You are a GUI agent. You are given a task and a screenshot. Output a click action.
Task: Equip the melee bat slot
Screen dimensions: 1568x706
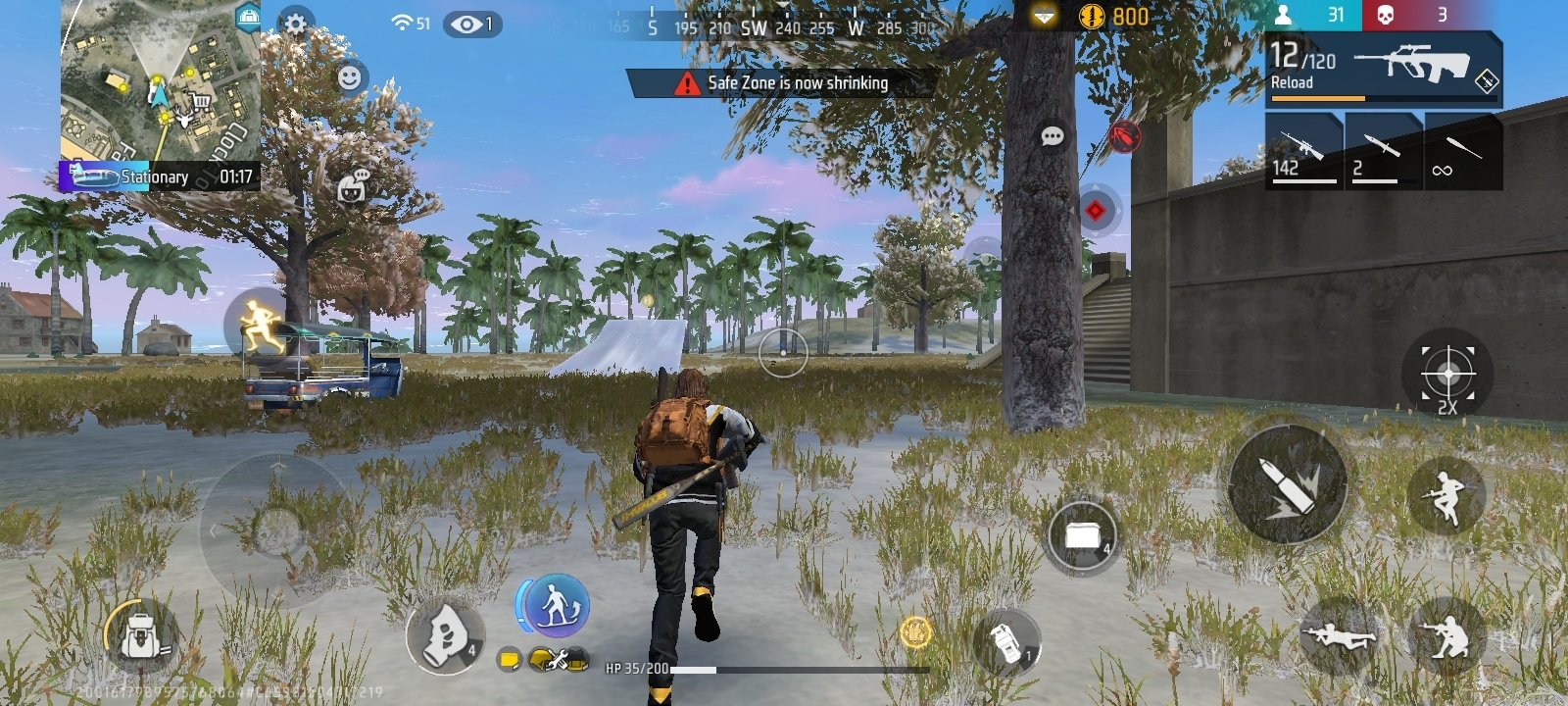click(x=1462, y=151)
